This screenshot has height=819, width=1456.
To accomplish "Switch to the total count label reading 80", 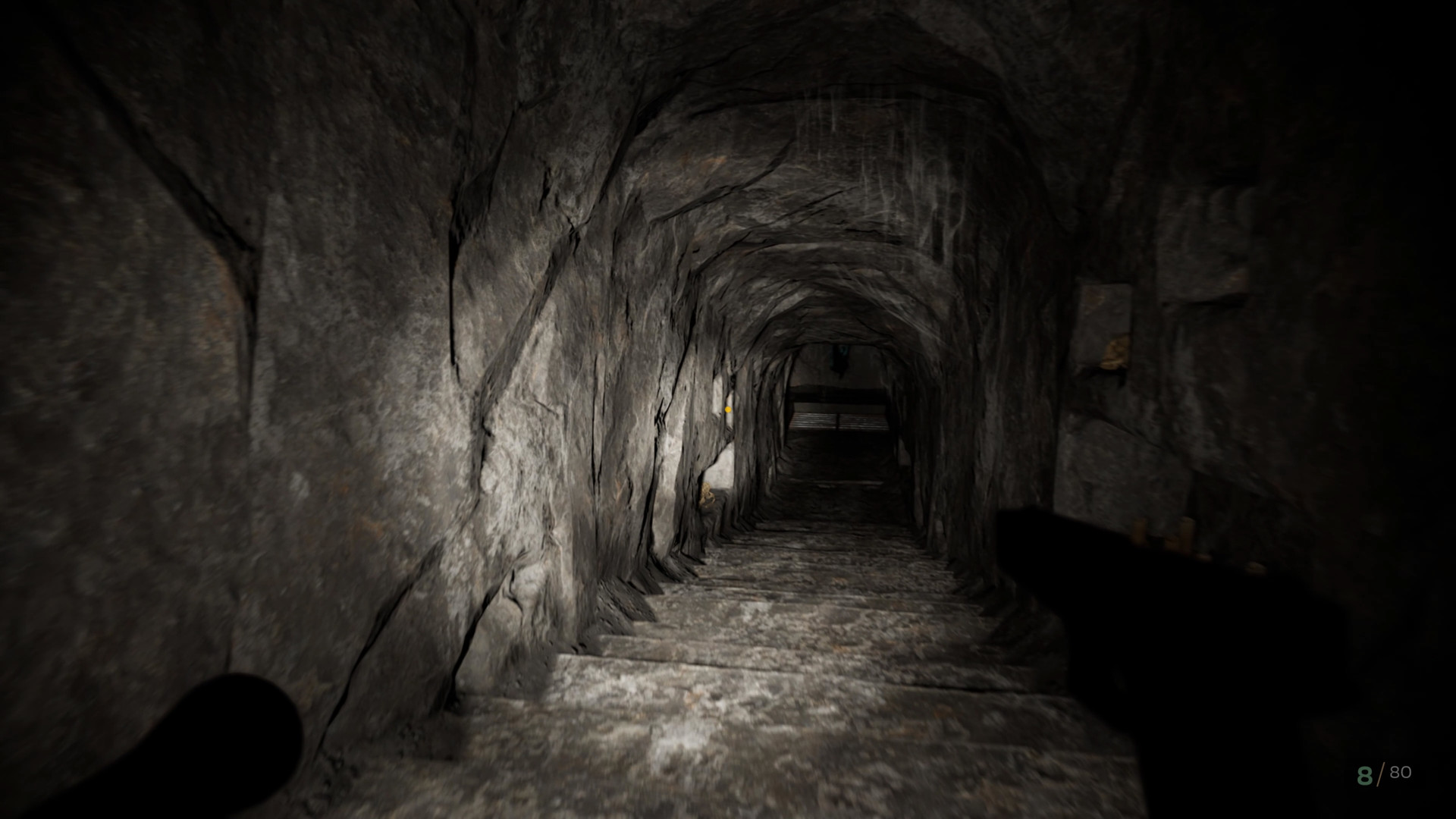I will point(1399,773).
